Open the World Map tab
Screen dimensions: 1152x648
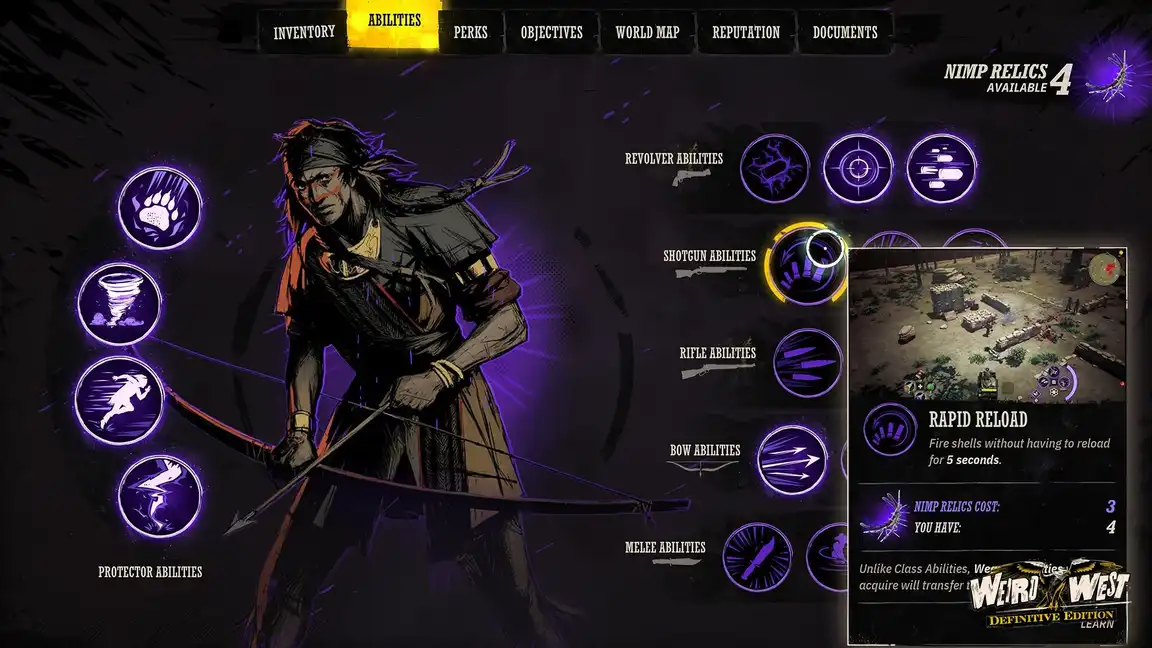[x=647, y=32]
